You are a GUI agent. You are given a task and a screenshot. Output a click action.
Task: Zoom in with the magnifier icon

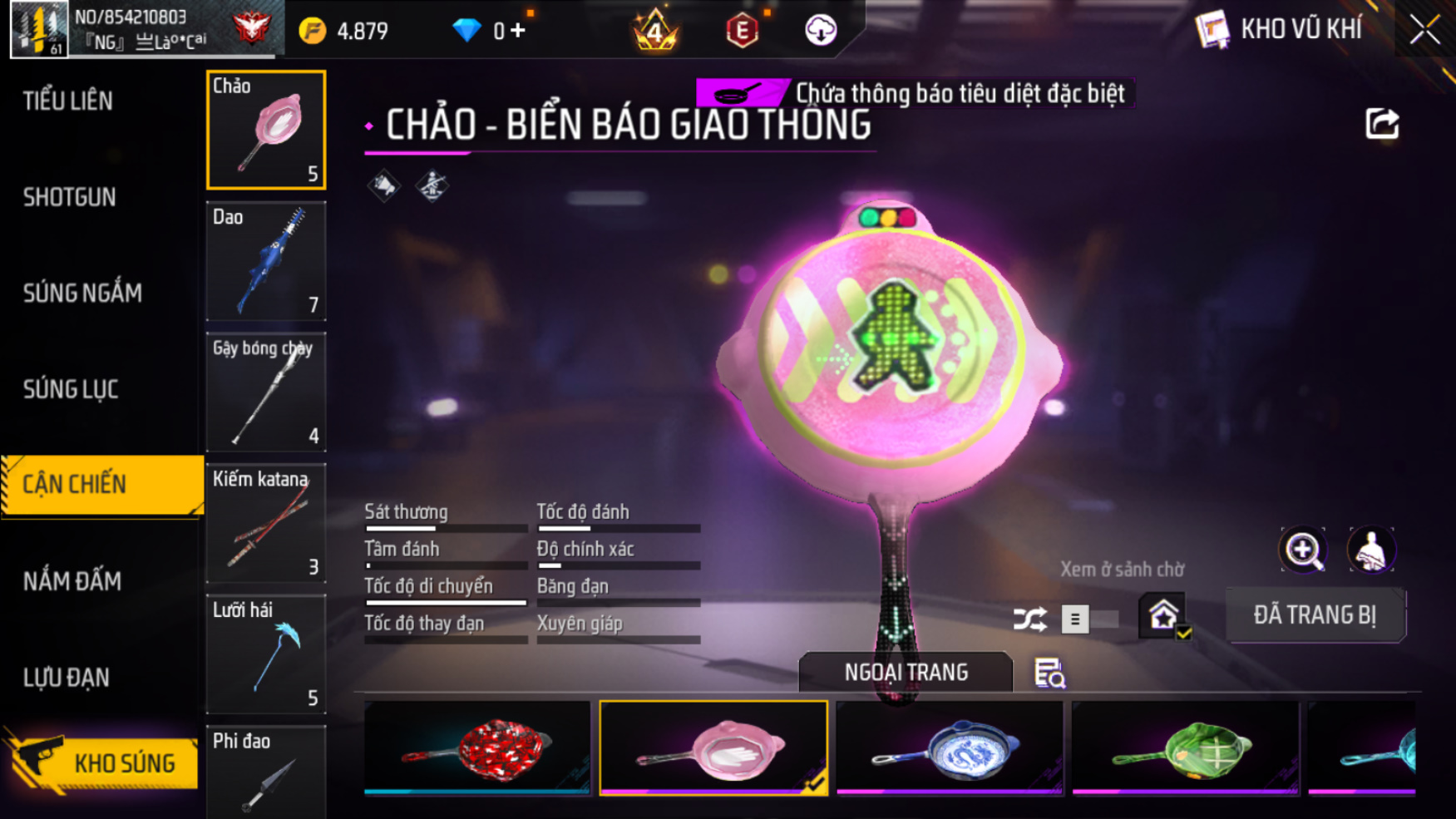tap(1303, 550)
